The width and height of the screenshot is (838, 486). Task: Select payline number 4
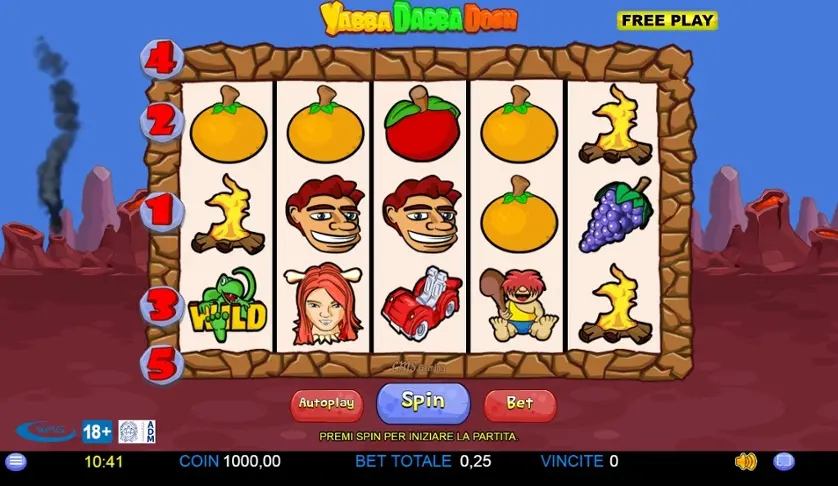tap(161, 59)
